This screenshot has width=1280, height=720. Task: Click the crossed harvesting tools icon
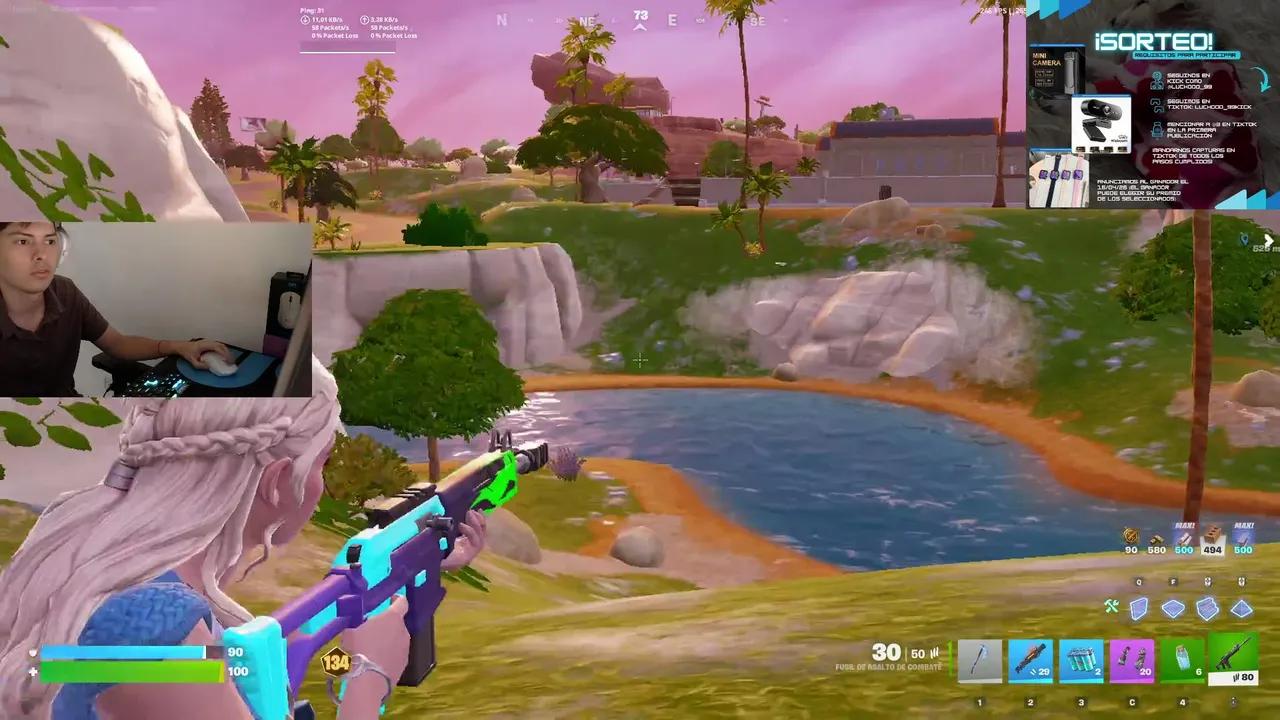[x=1111, y=606]
